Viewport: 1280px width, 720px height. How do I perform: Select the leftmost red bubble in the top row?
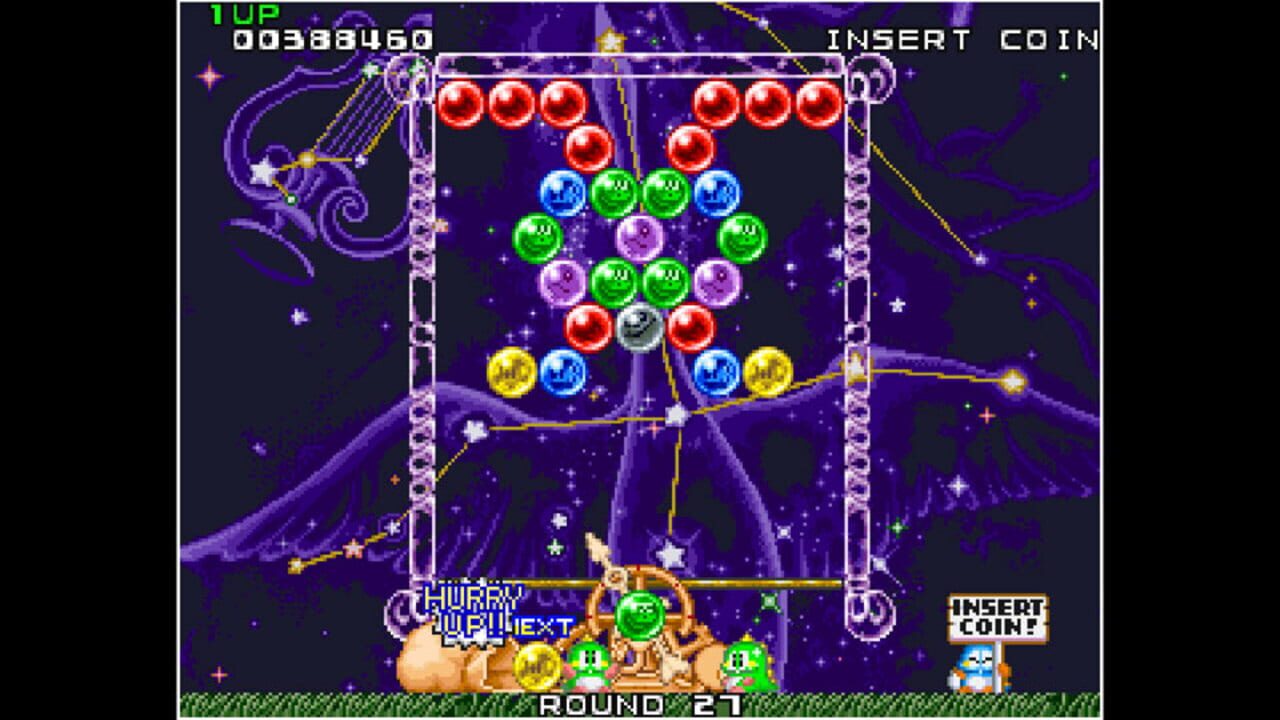(x=462, y=102)
